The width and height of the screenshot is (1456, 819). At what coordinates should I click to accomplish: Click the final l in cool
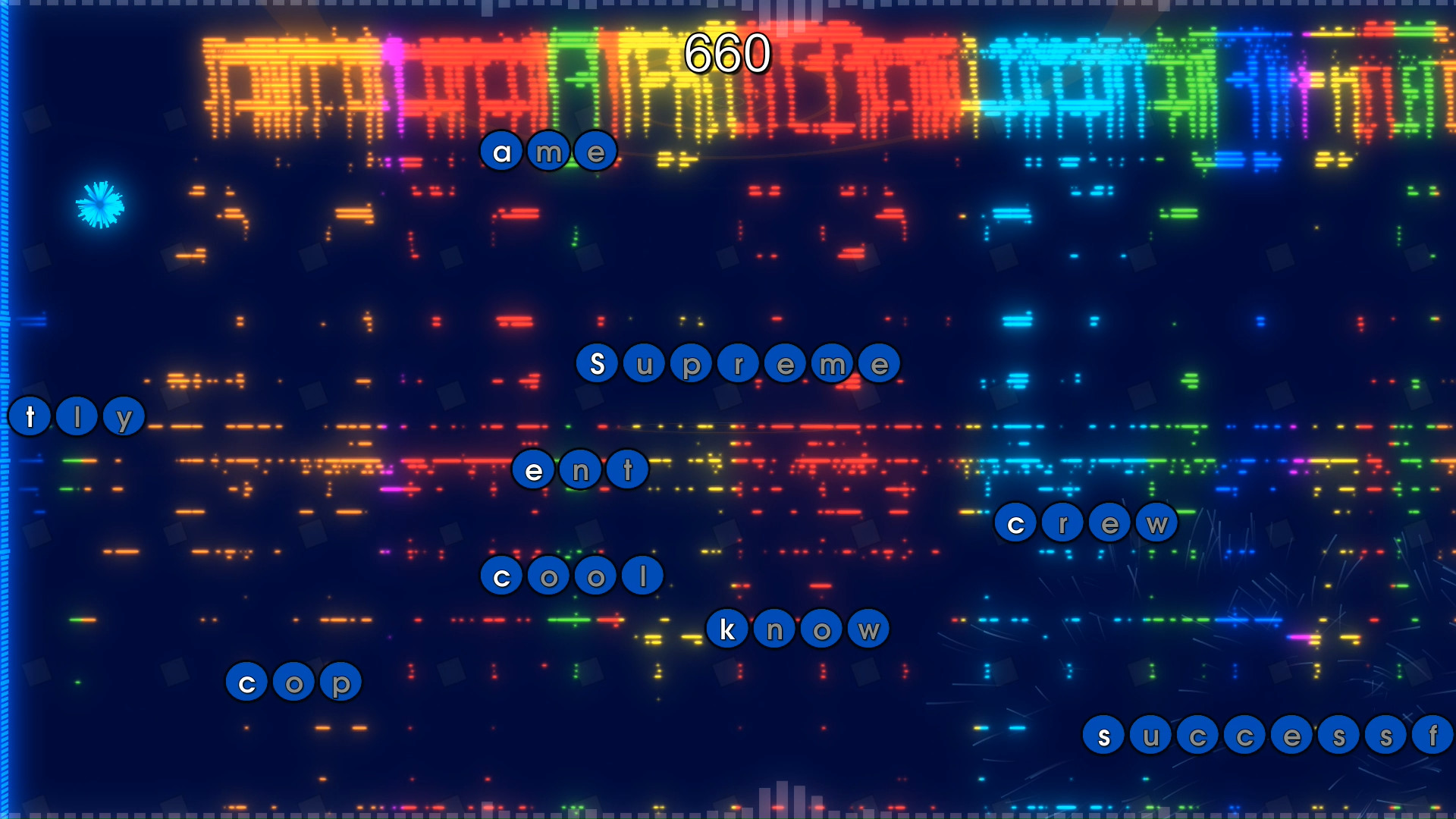pos(641,576)
